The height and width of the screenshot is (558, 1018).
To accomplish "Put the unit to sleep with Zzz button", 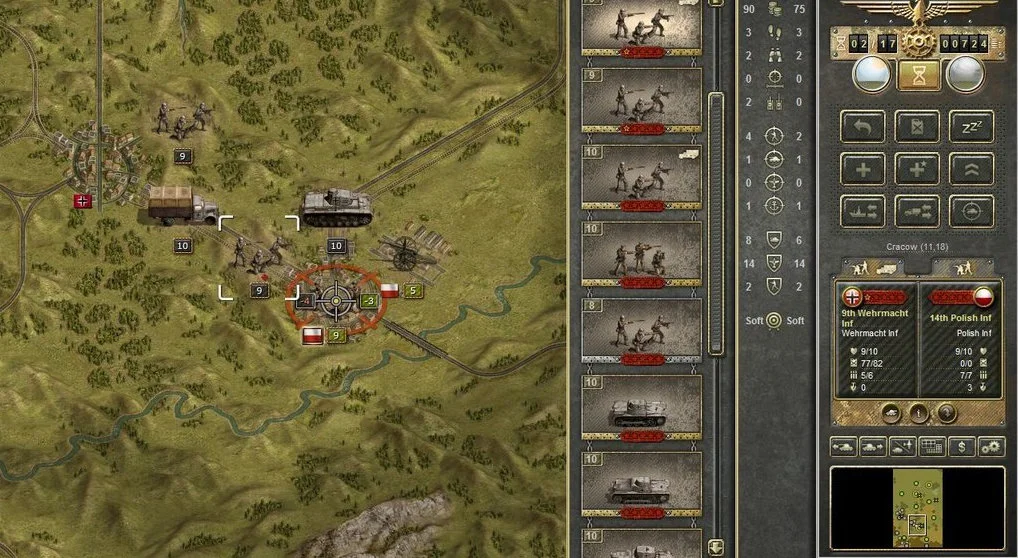I will [x=970, y=126].
